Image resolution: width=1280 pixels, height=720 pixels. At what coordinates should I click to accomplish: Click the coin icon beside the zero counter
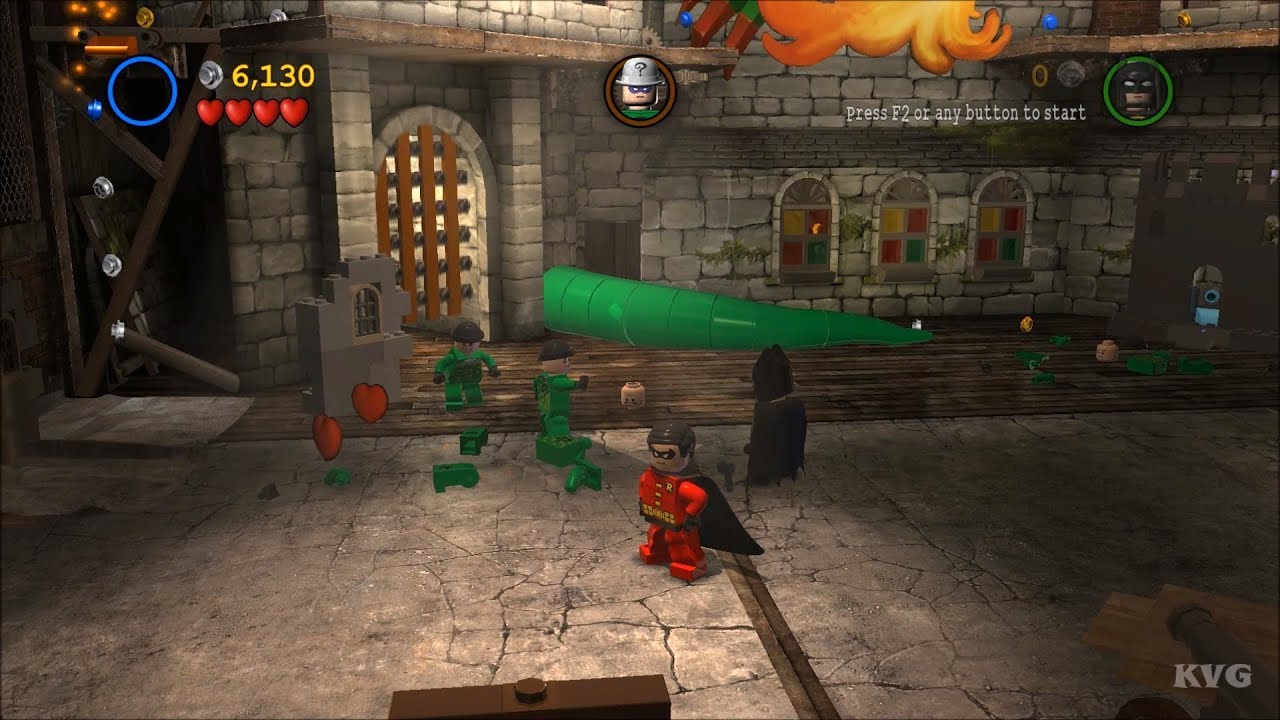[1069, 76]
